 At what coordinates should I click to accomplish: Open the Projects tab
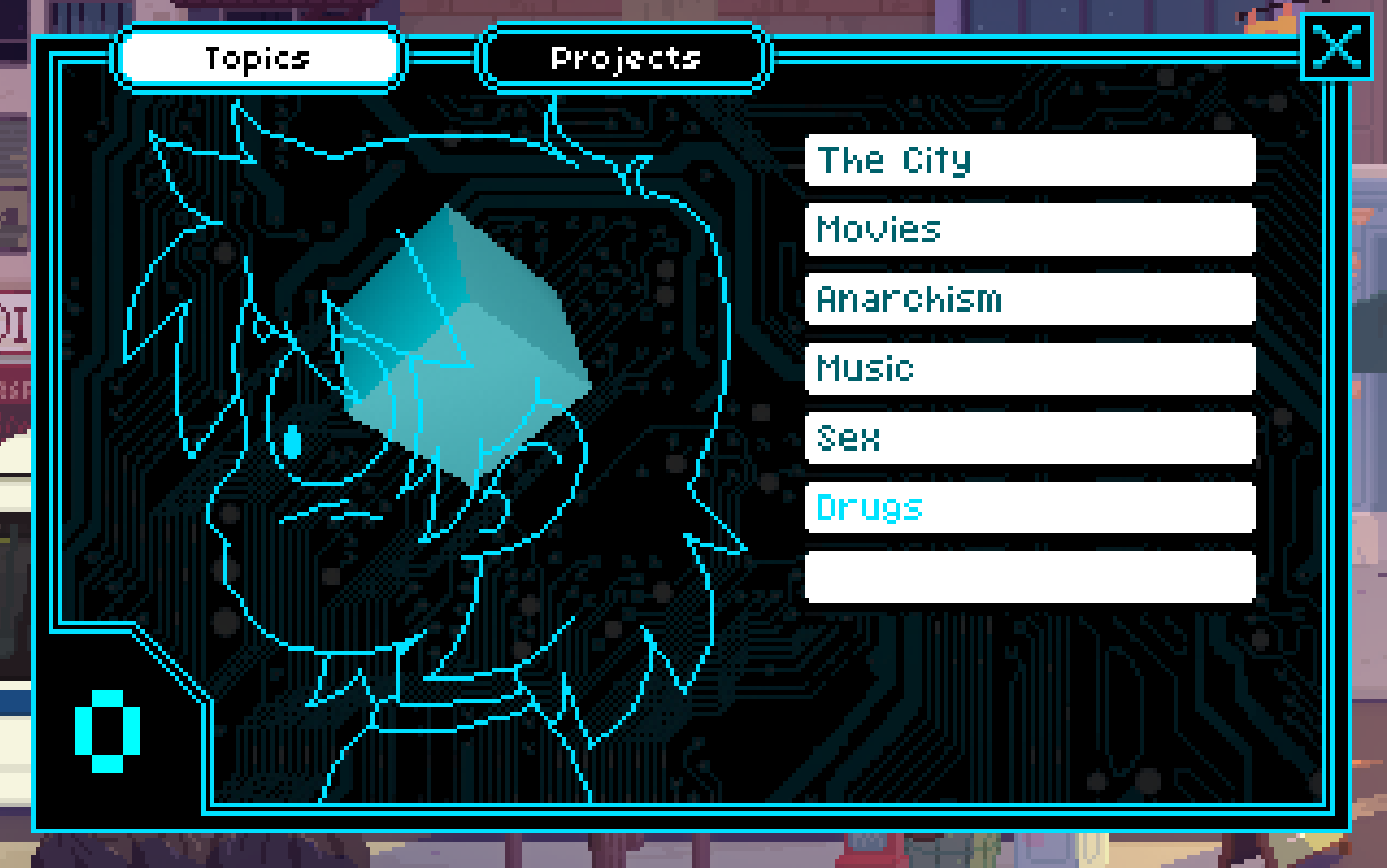pyautogui.click(x=625, y=58)
